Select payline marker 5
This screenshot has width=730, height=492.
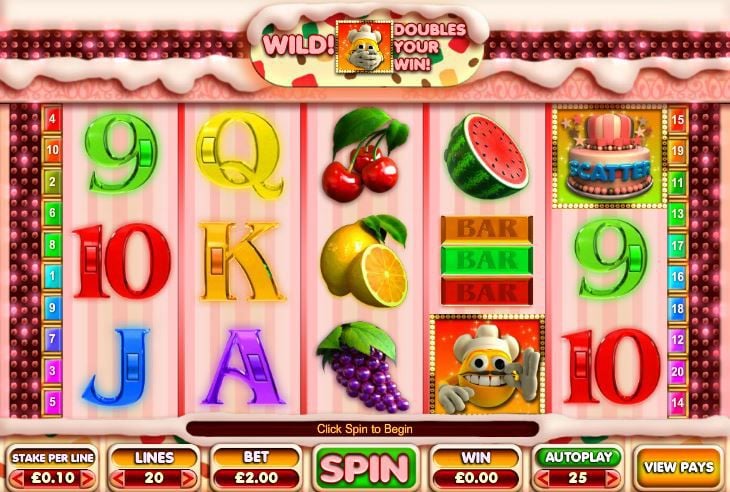coord(51,400)
